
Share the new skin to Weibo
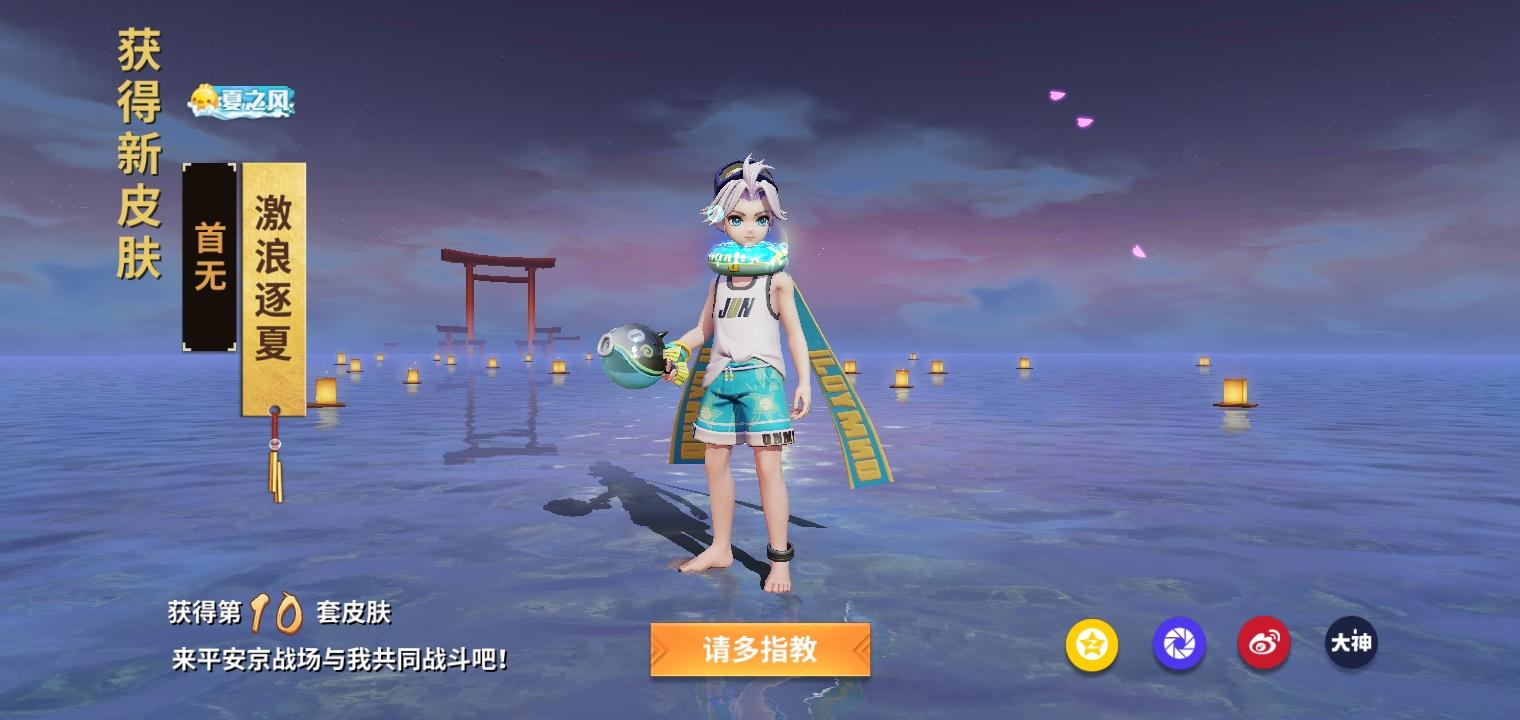pyautogui.click(x=1263, y=645)
